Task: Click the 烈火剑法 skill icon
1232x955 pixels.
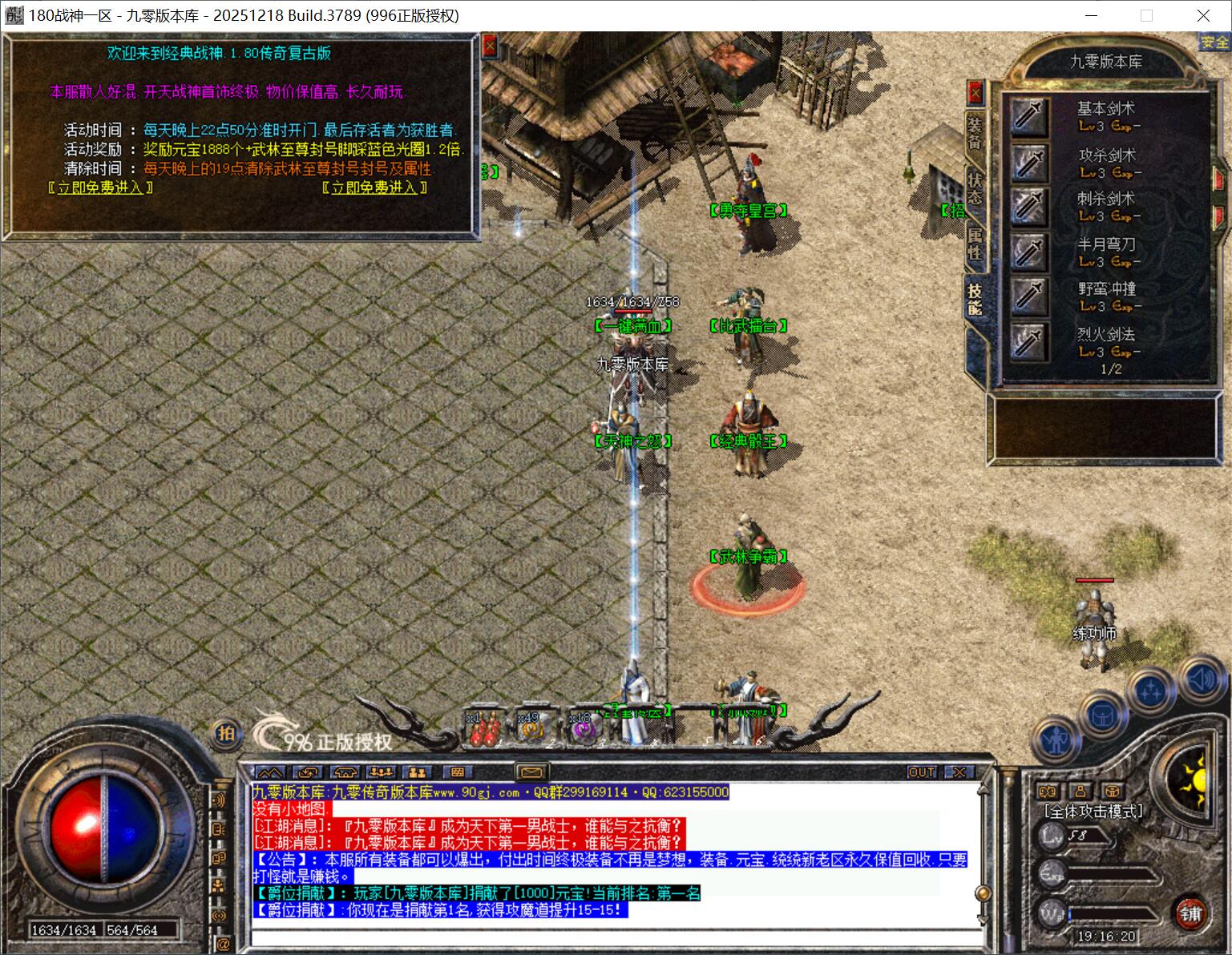Action: coord(1028,342)
